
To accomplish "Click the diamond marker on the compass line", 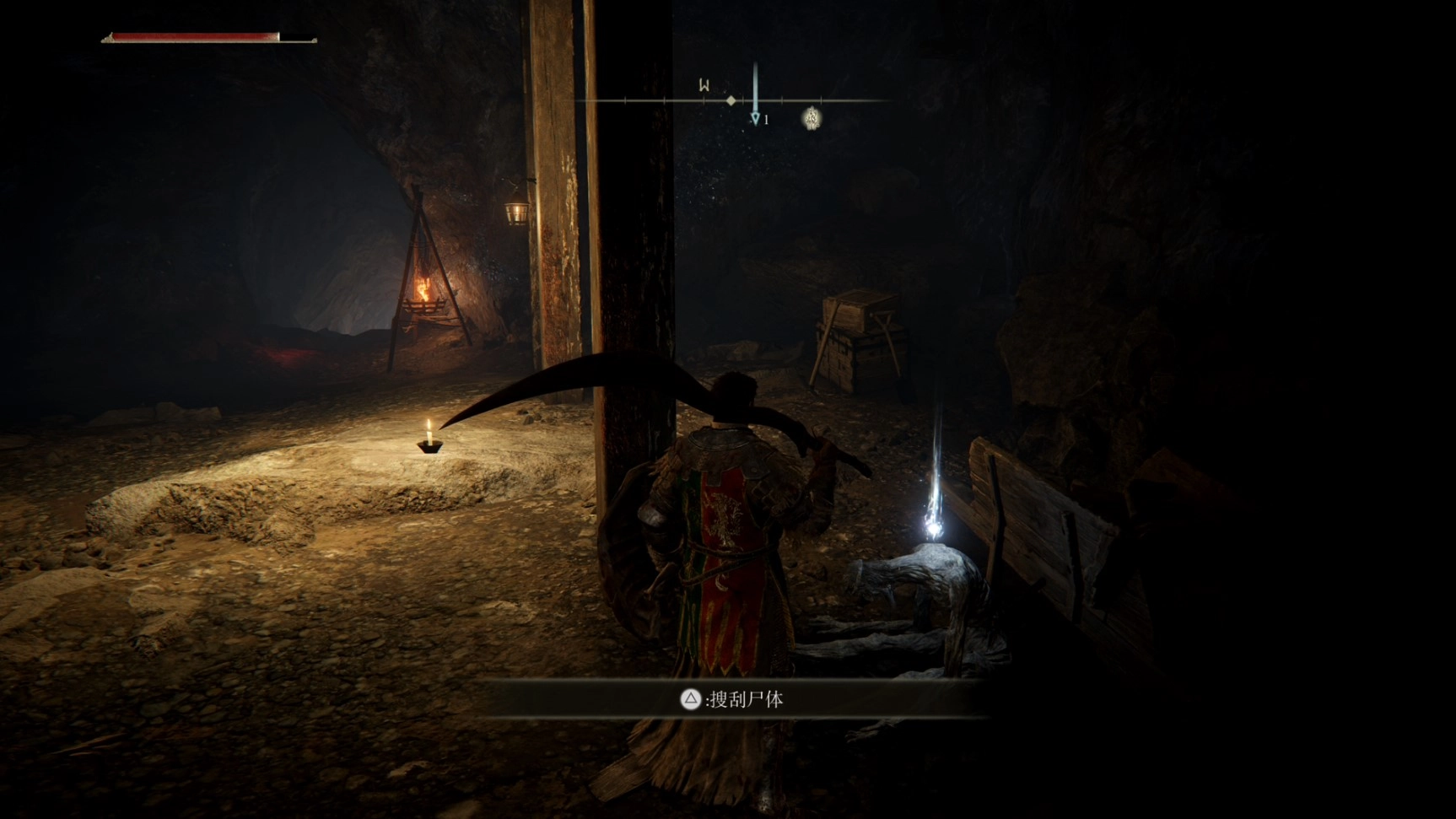I will pyautogui.click(x=731, y=100).
